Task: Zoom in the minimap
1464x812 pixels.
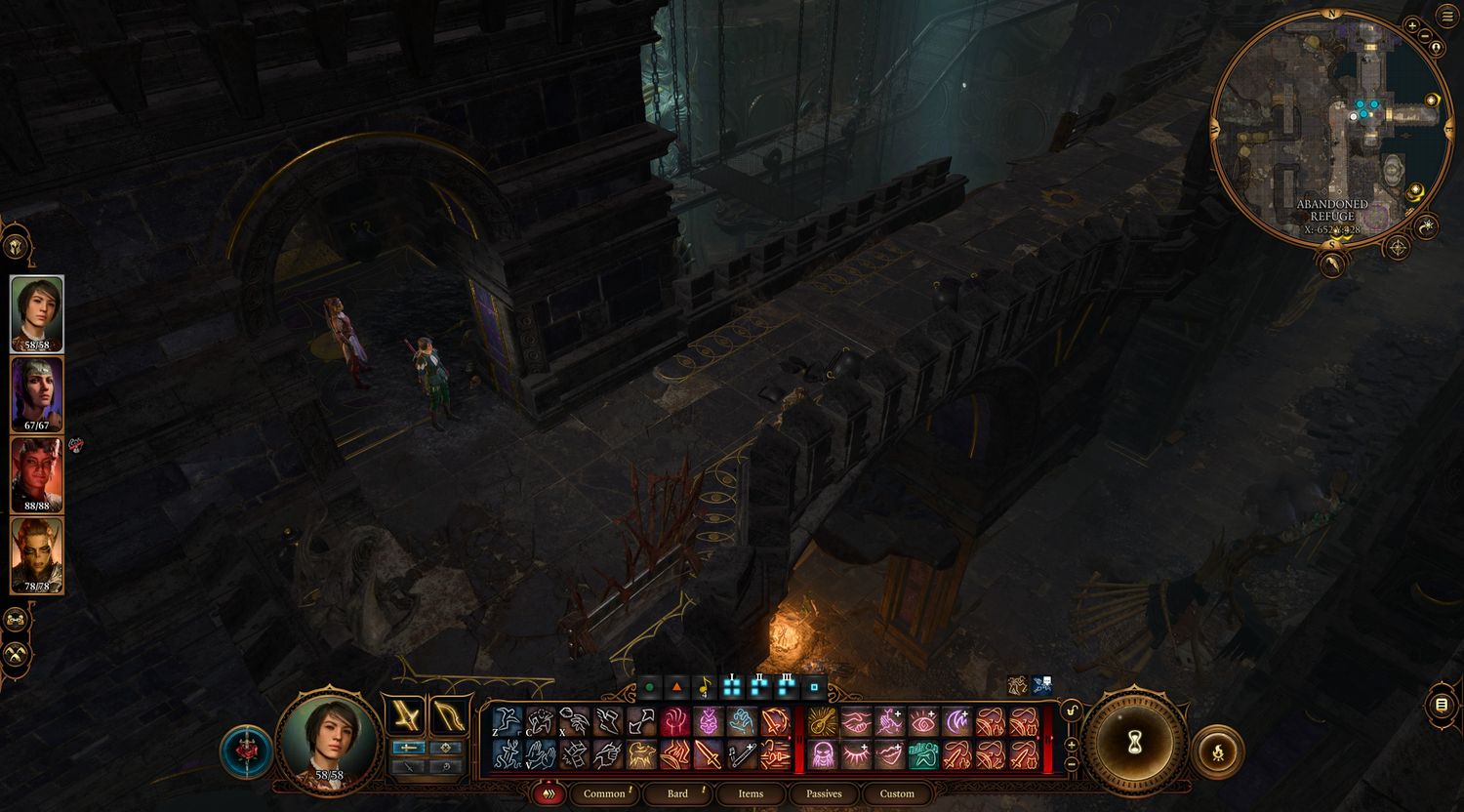Action: click(x=1412, y=25)
